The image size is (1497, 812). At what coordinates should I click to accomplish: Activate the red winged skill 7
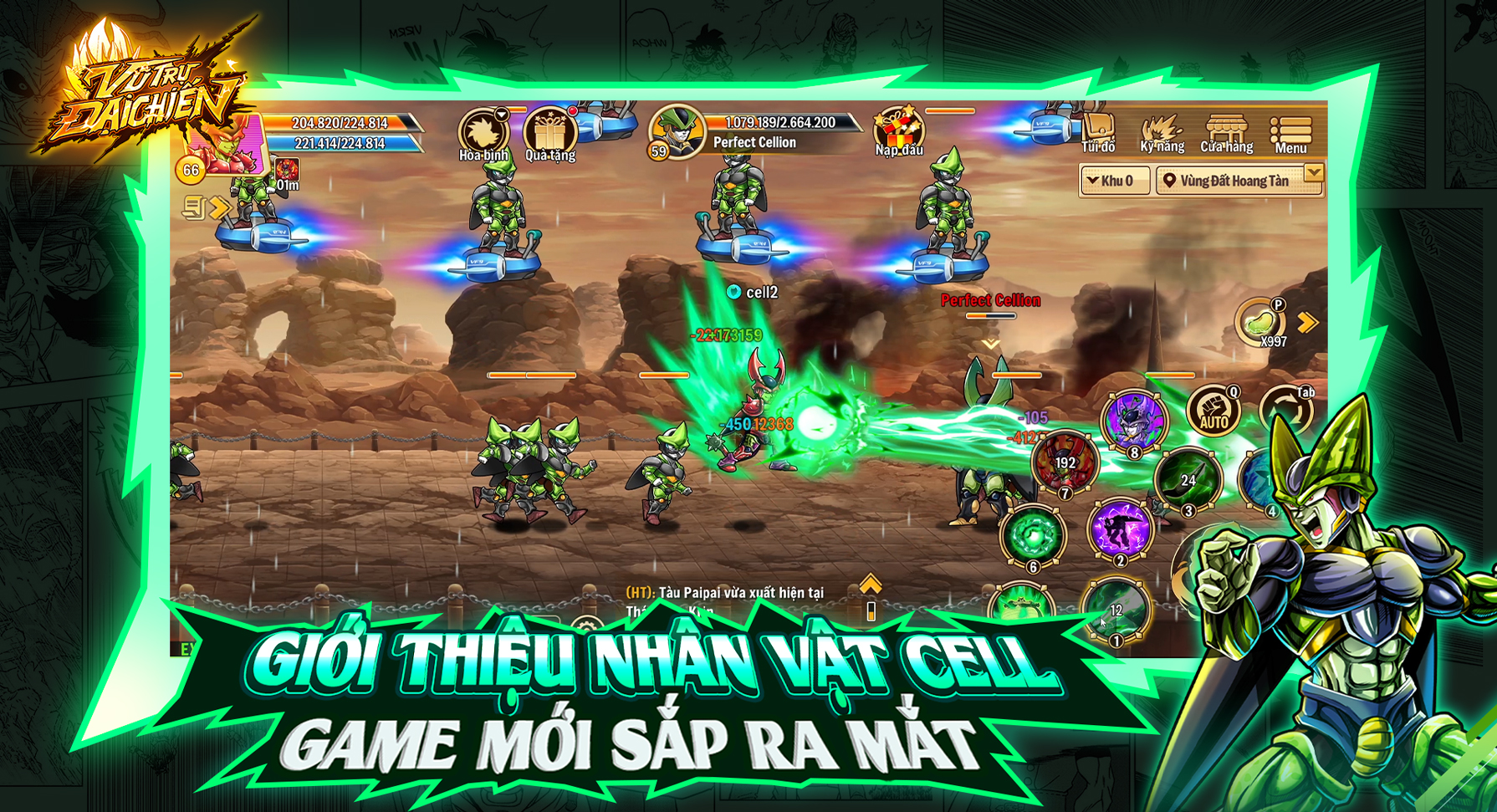tap(1065, 462)
